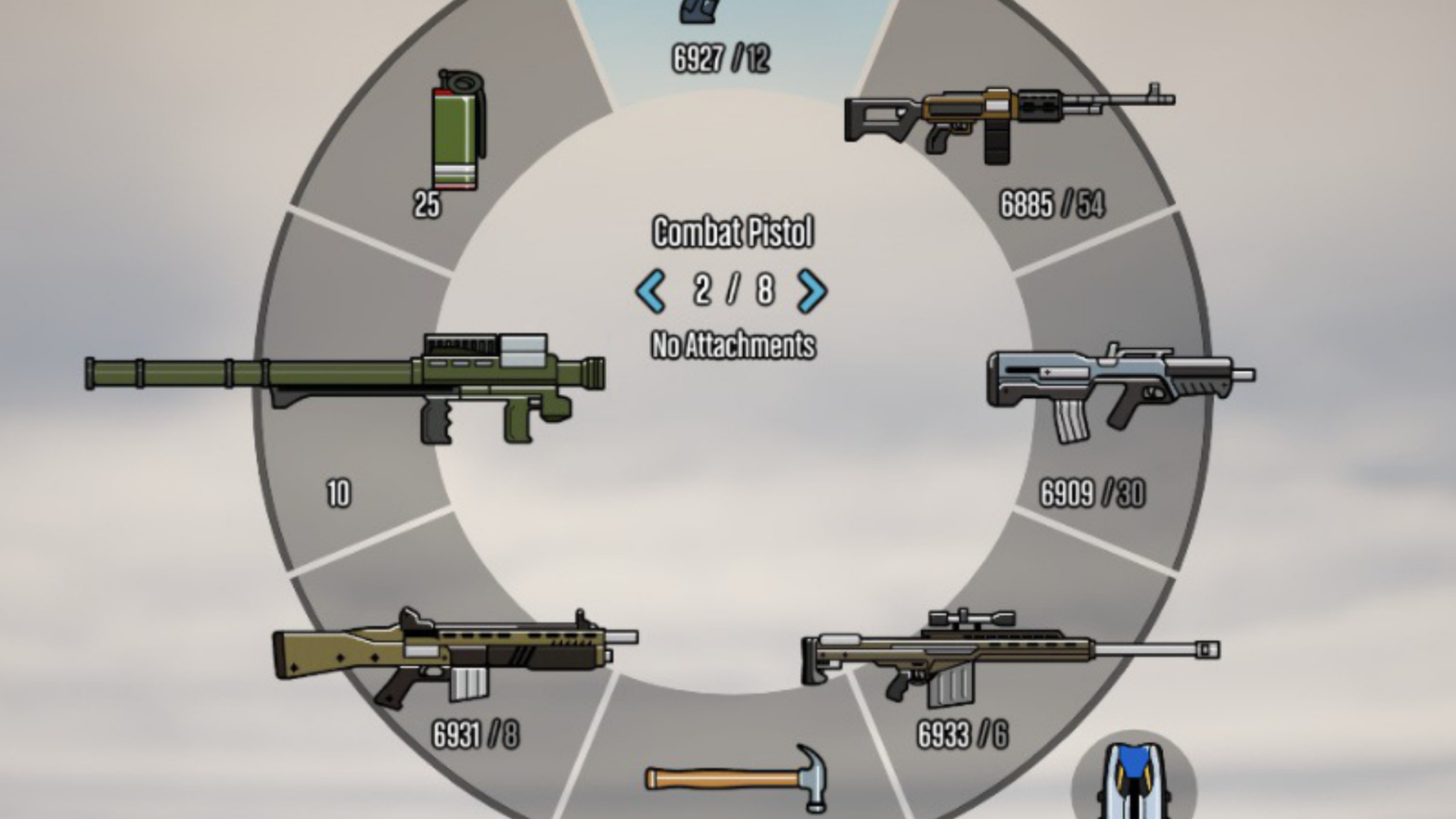Click the 6933 / 6 sniper ammo label

point(962,733)
